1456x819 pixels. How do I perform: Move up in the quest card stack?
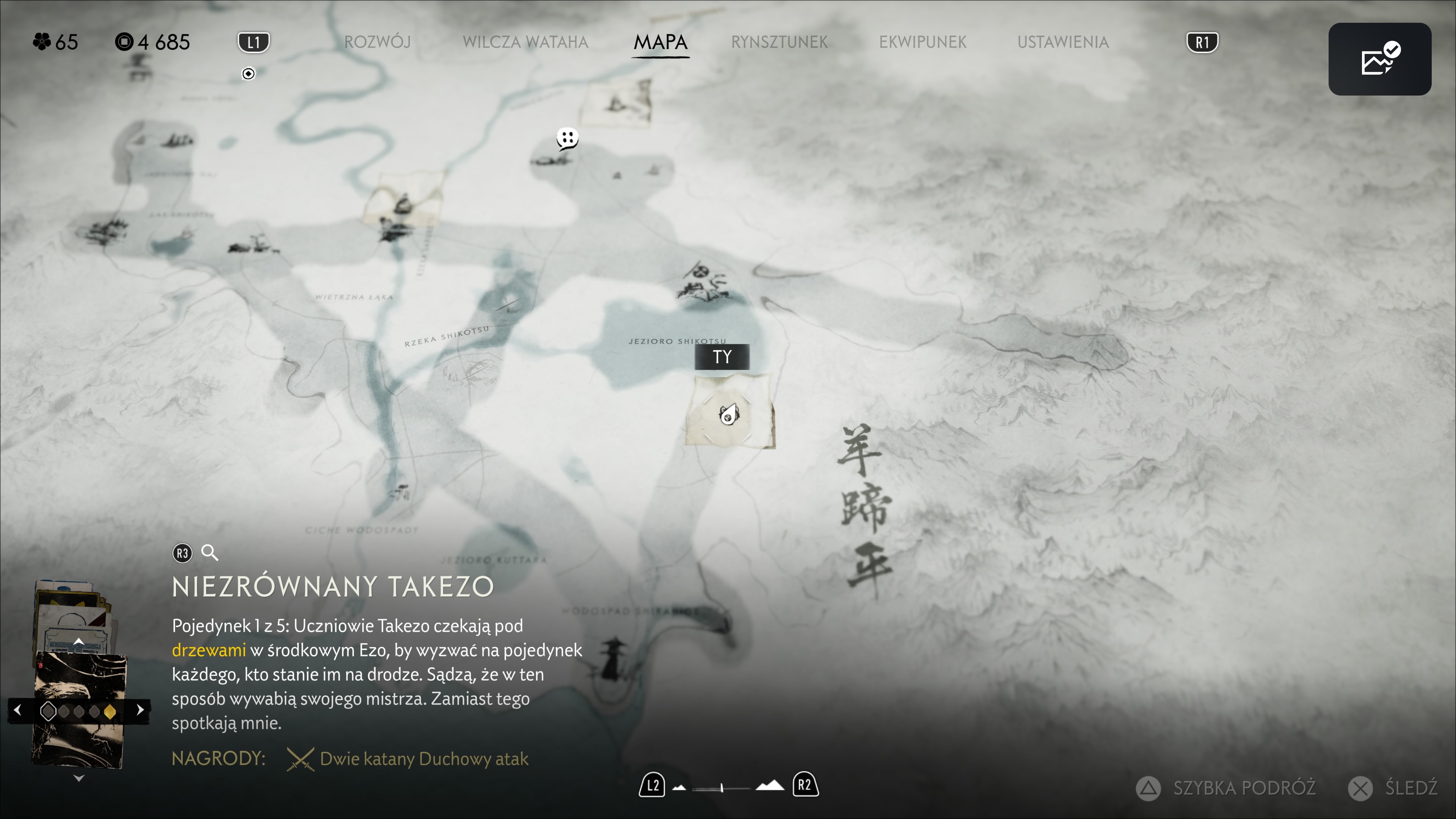click(x=78, y=642)
